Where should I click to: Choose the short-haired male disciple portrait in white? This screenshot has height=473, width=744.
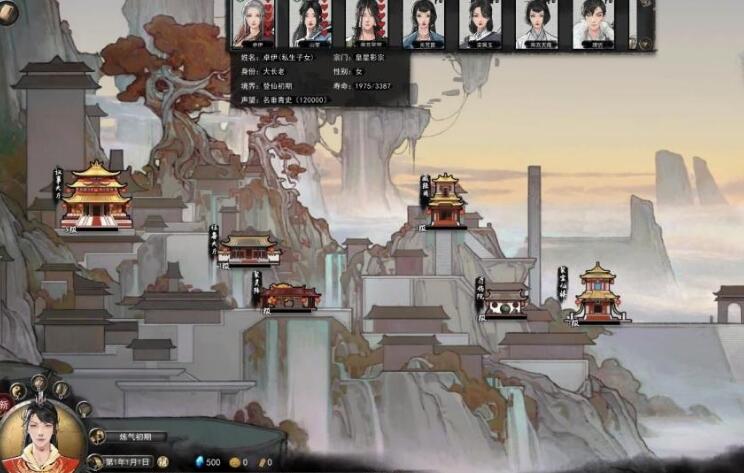pyautogui.click(x=593, y=22)
